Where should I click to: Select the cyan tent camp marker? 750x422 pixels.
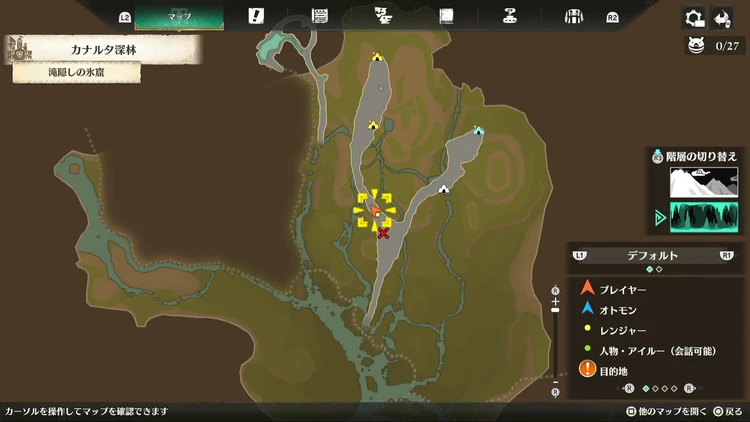[478, 130]
